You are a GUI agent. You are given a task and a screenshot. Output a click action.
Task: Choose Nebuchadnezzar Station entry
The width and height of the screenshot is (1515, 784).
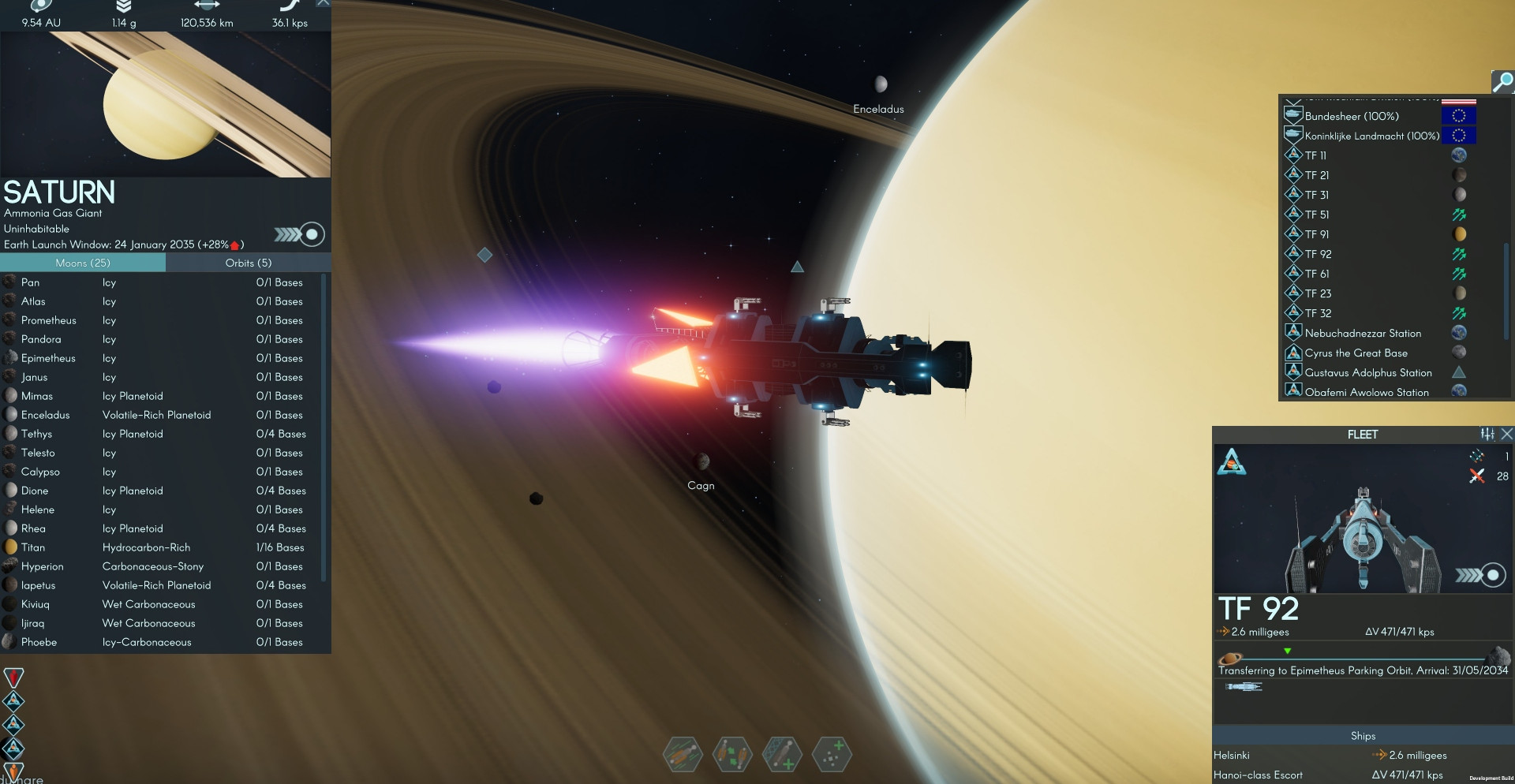tap(1363, 333)
